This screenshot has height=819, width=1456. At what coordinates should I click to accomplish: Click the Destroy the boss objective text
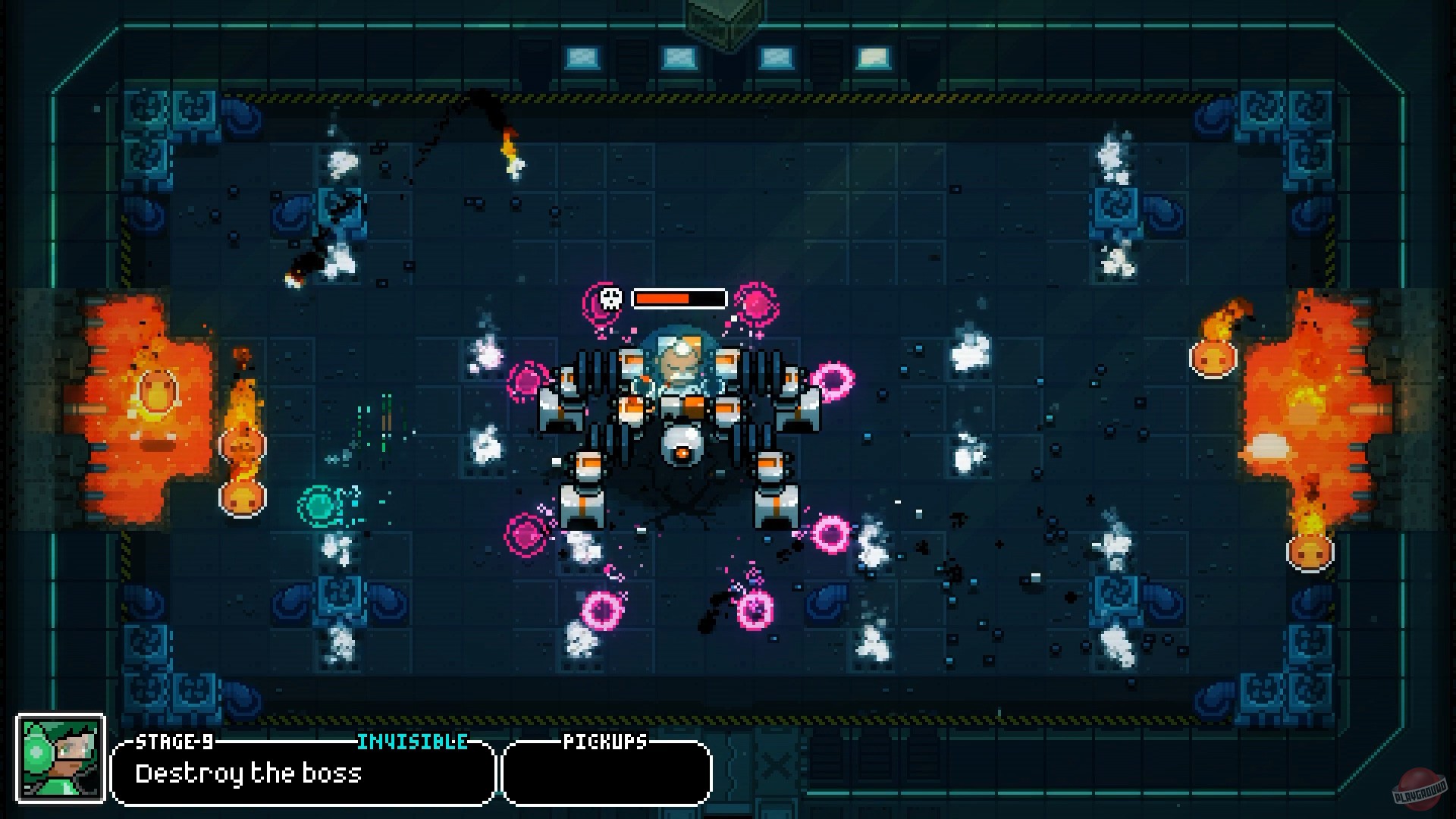click(250, 774)
